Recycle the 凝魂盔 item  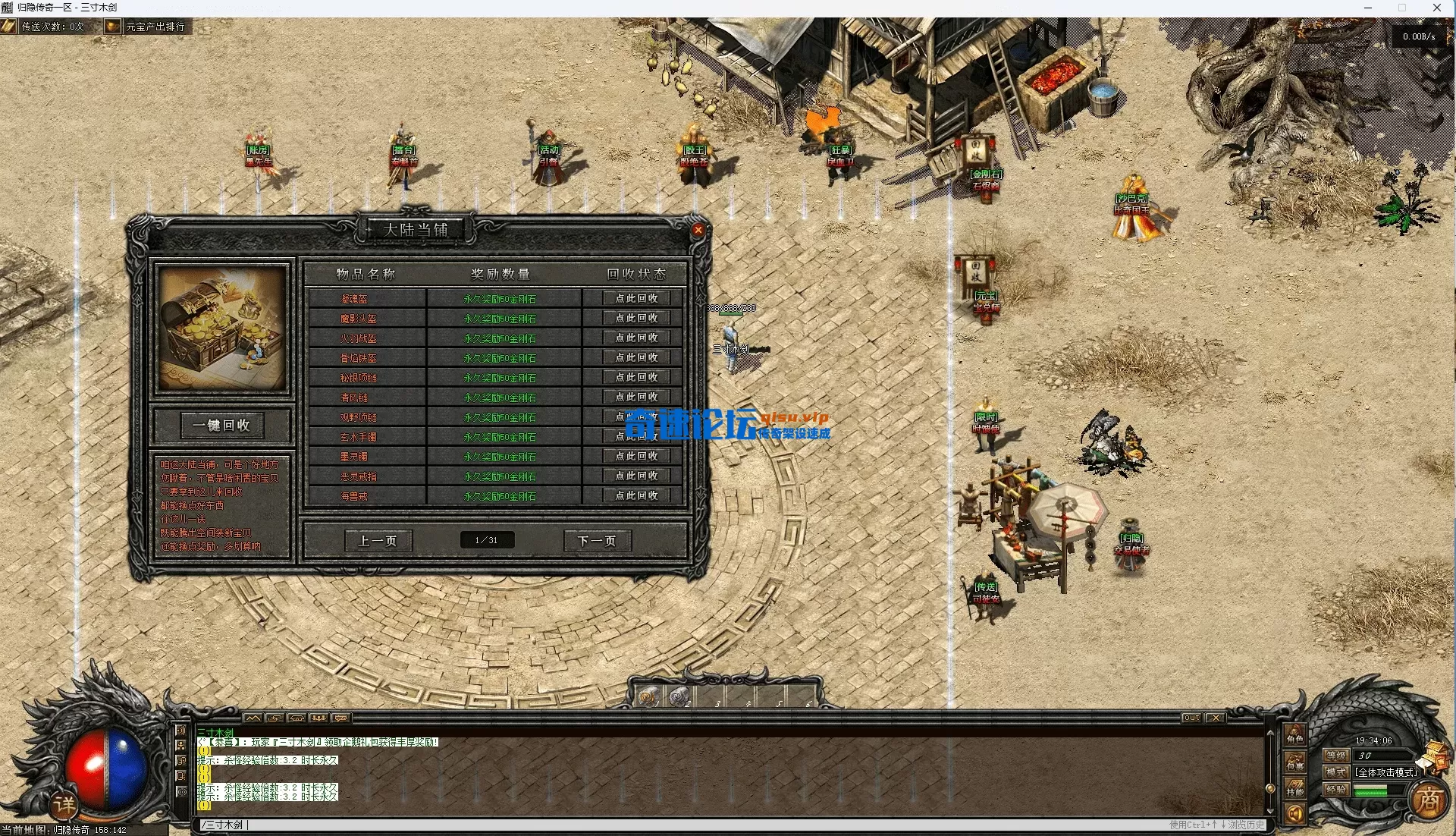point(636,298)
